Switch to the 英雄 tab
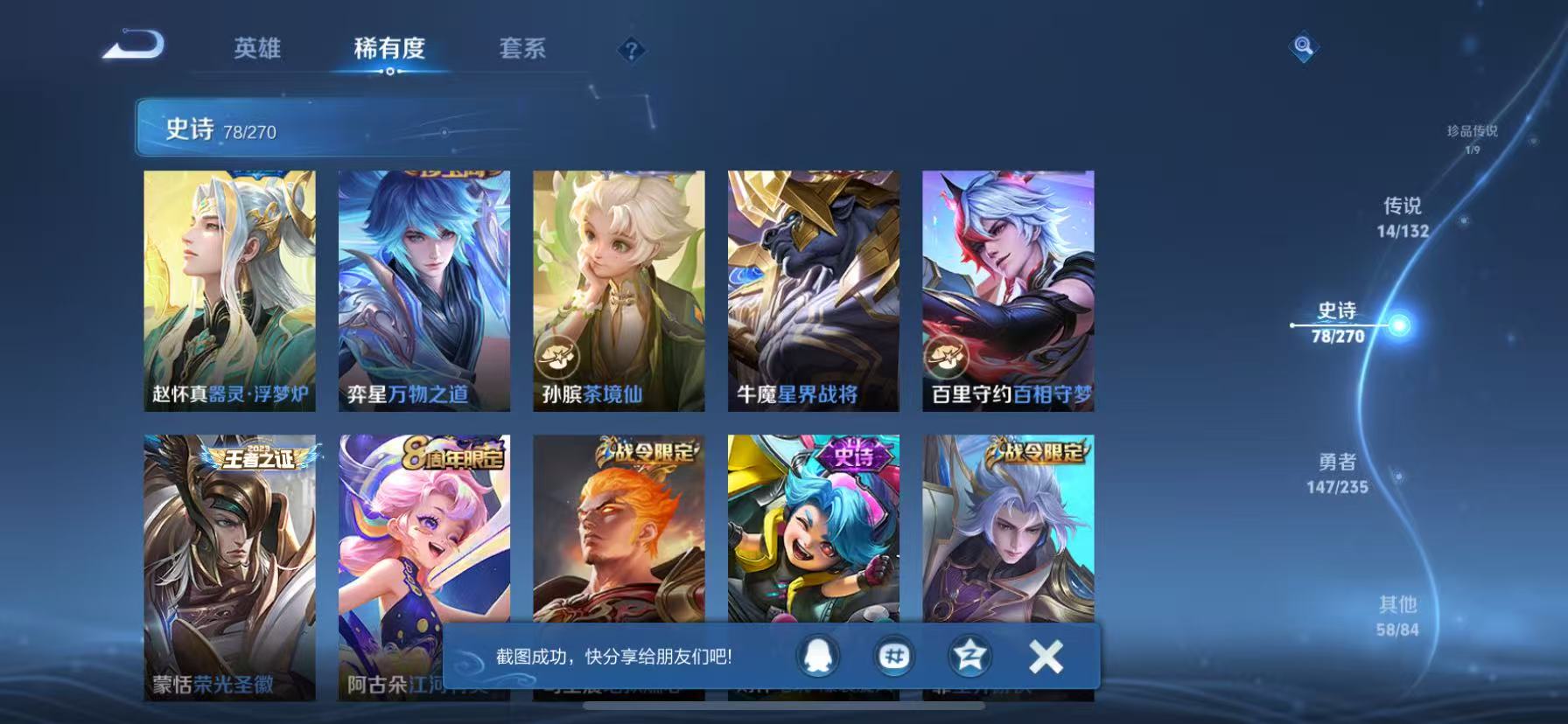The width and height of the screenshot is (1568, 724). tap(257, 50)
